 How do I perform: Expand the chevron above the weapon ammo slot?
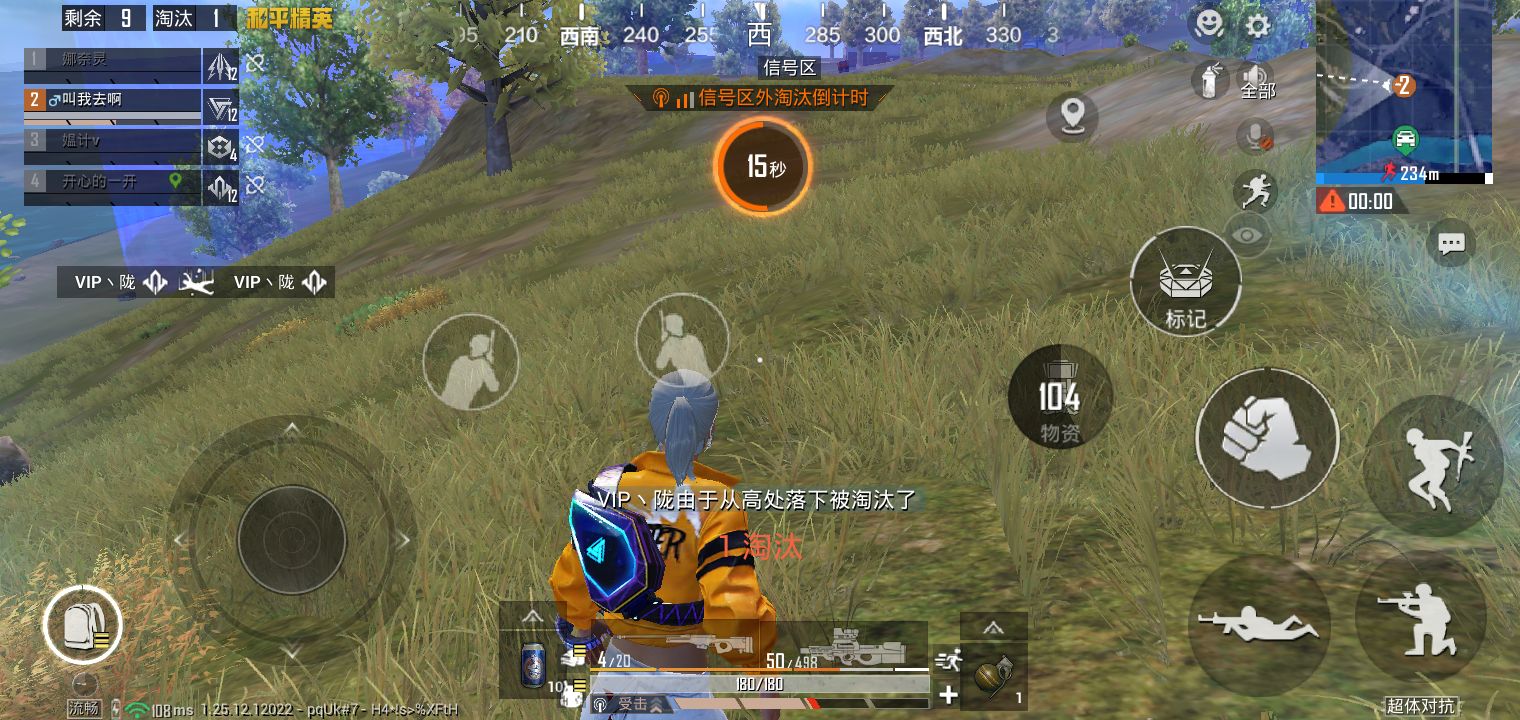pyautogui.click(x=533, y=617)
